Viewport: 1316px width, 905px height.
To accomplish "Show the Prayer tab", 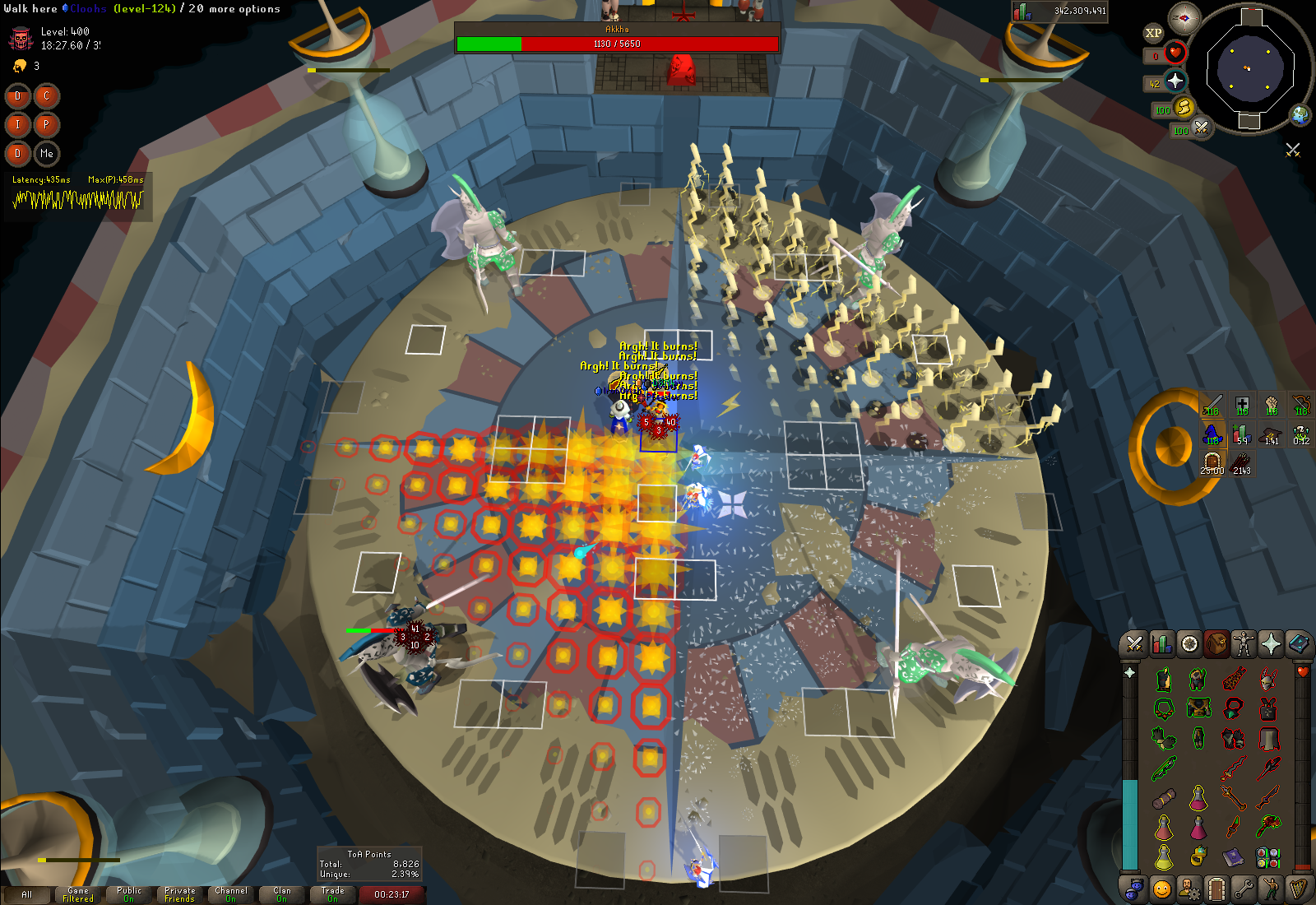I will coord(1271,643).
